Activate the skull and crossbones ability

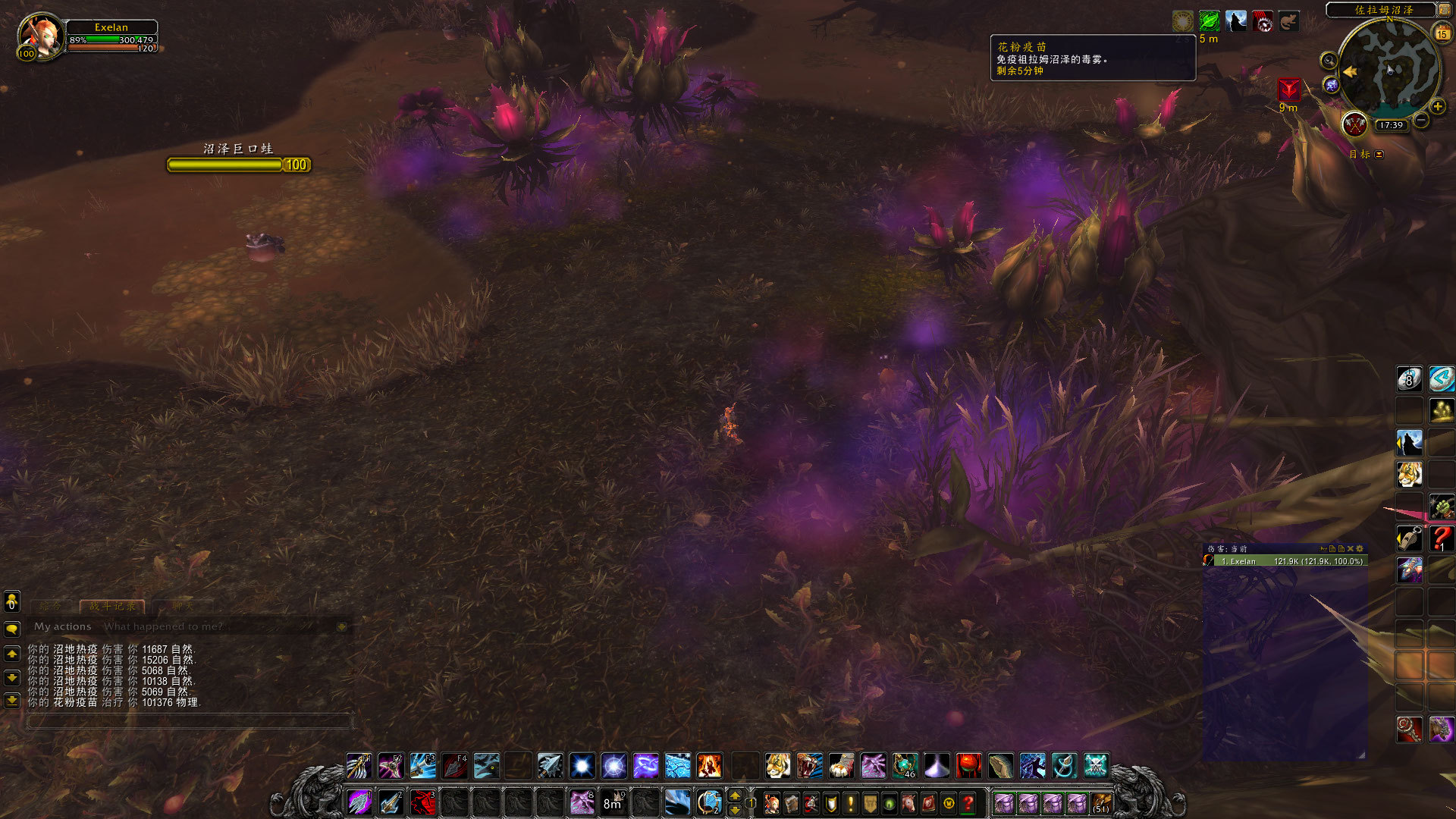click(1096, 766)
